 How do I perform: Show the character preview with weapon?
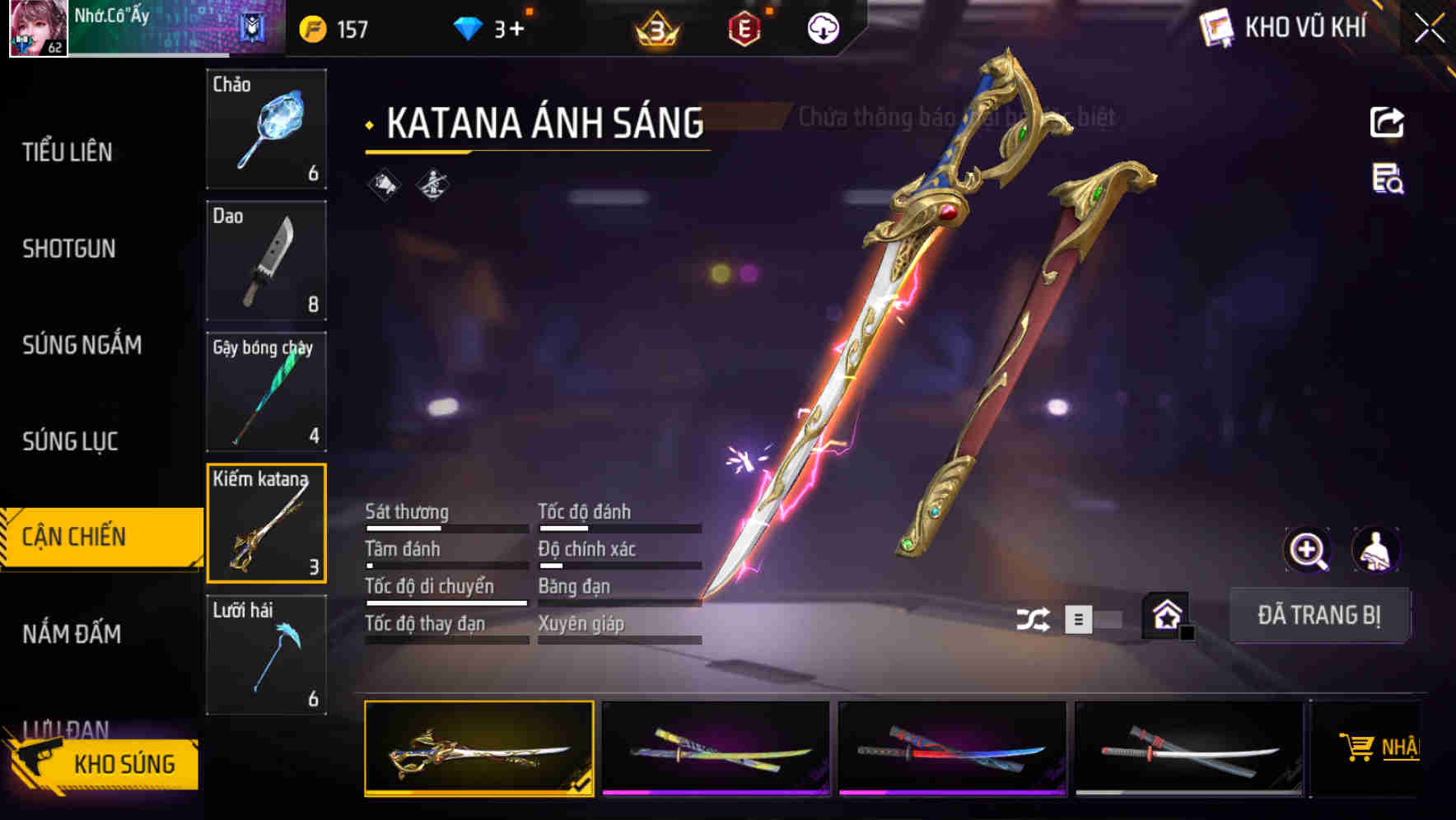(1375, 550)
